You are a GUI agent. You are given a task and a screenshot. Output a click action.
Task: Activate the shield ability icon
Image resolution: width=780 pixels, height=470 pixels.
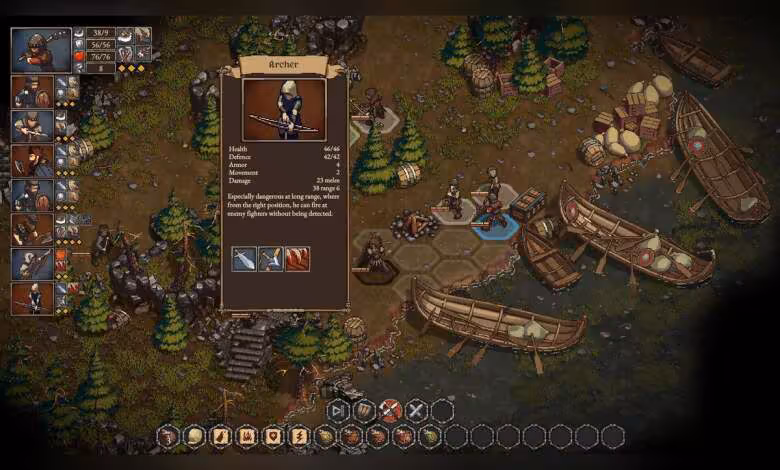(272, 436)
